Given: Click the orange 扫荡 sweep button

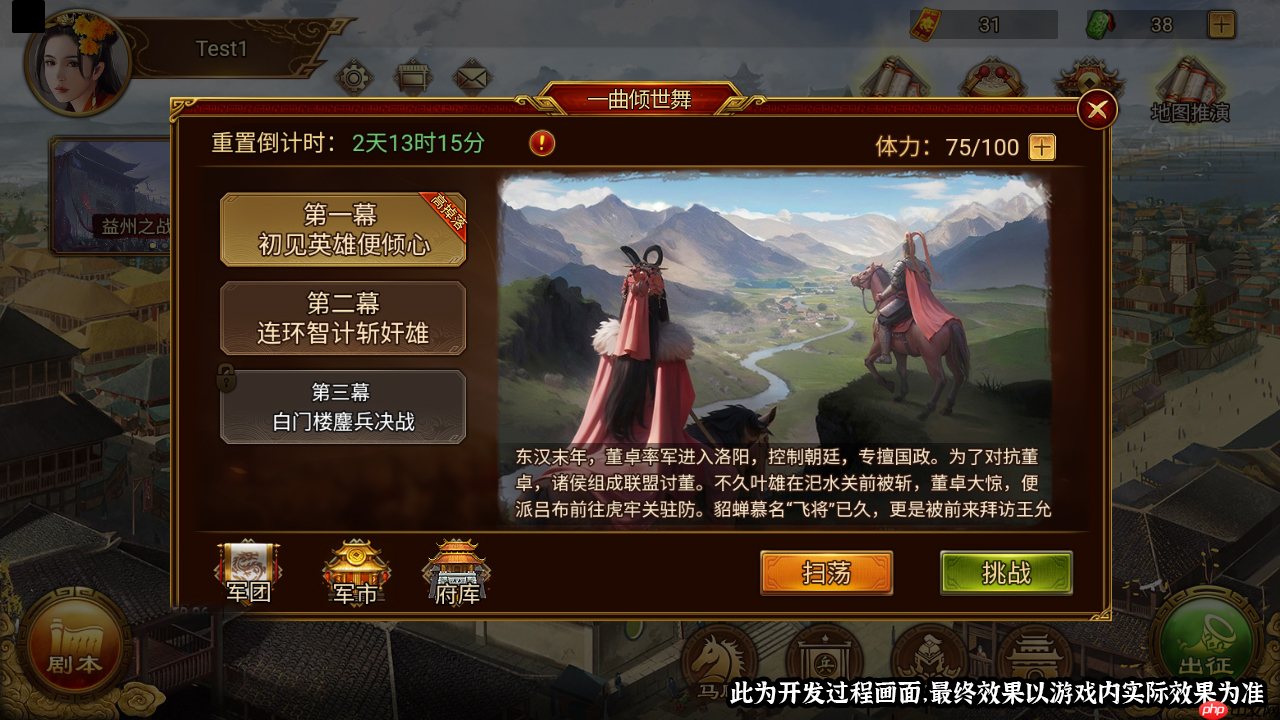Looking at the screenshot, I should tap(826, 573).
